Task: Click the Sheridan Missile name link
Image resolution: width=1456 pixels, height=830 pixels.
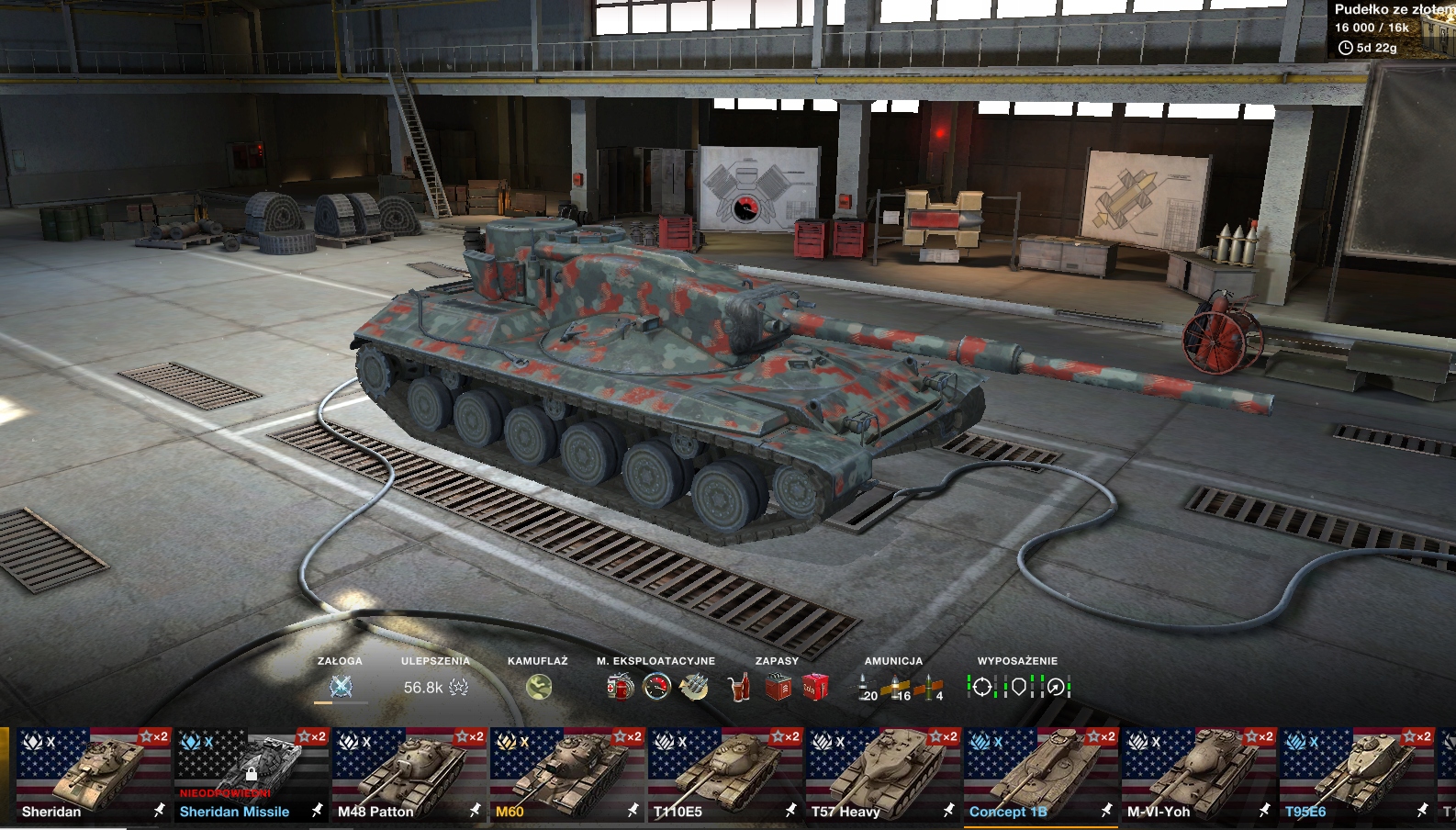Action: pos(234,812)
